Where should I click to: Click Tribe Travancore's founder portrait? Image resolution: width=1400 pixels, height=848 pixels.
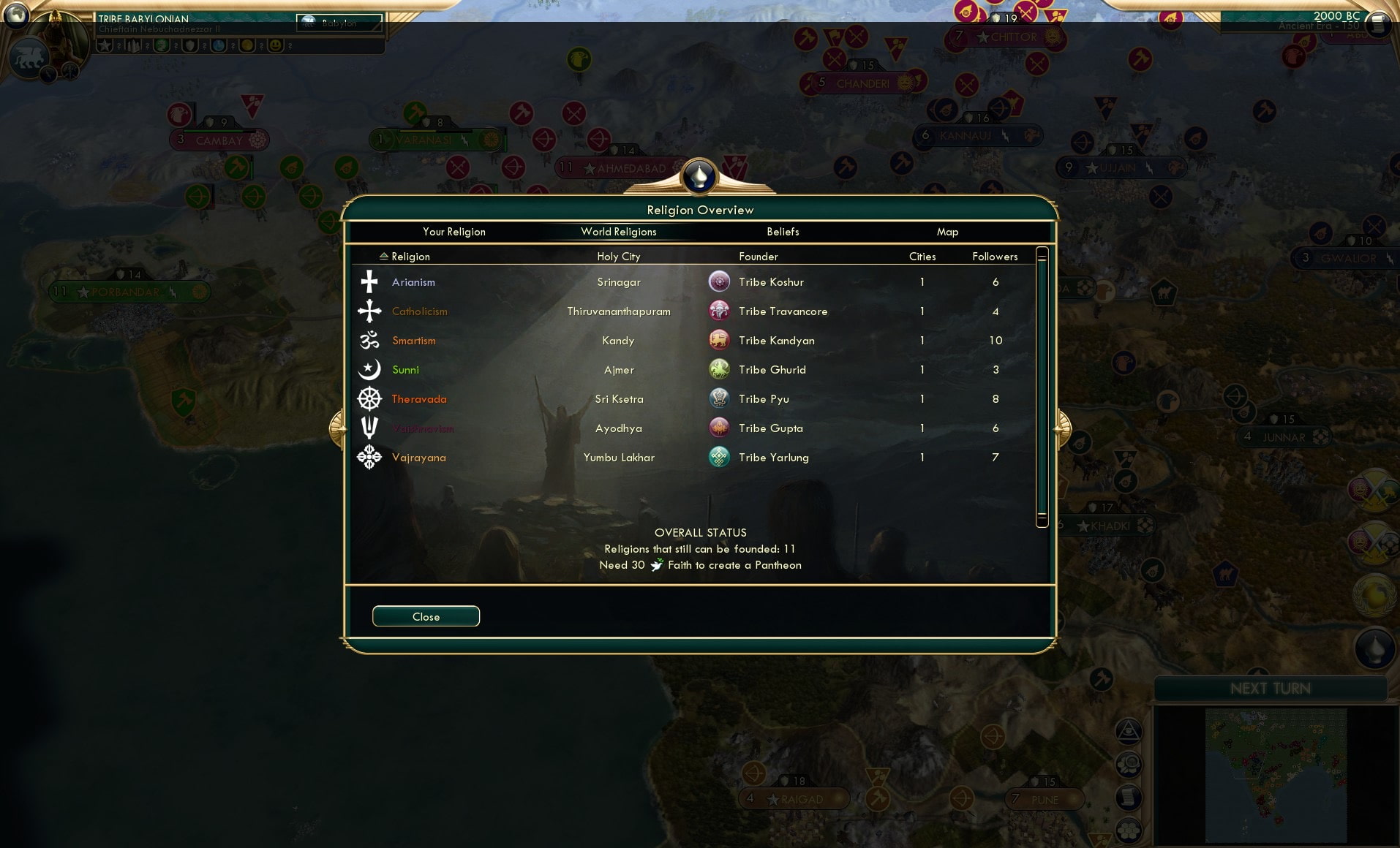(x=720, y=311)
